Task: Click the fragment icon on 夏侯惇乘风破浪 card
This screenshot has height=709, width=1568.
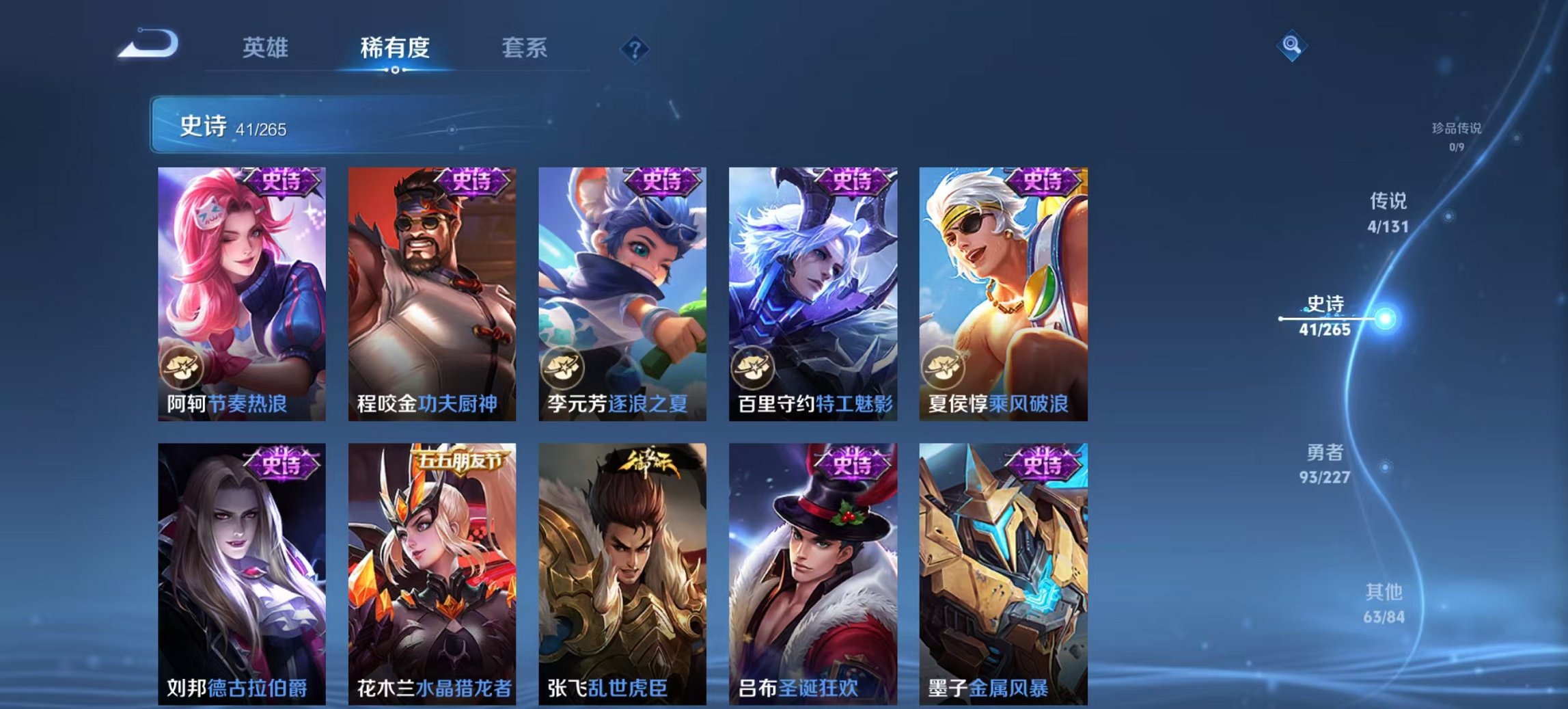Action: (944, 366)
